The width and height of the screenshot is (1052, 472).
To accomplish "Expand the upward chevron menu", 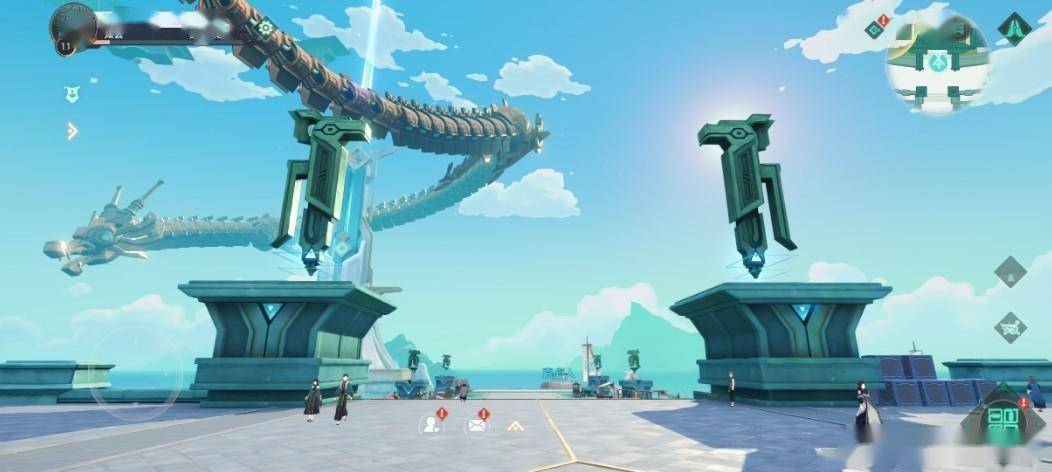I will [x=516, y=425].
